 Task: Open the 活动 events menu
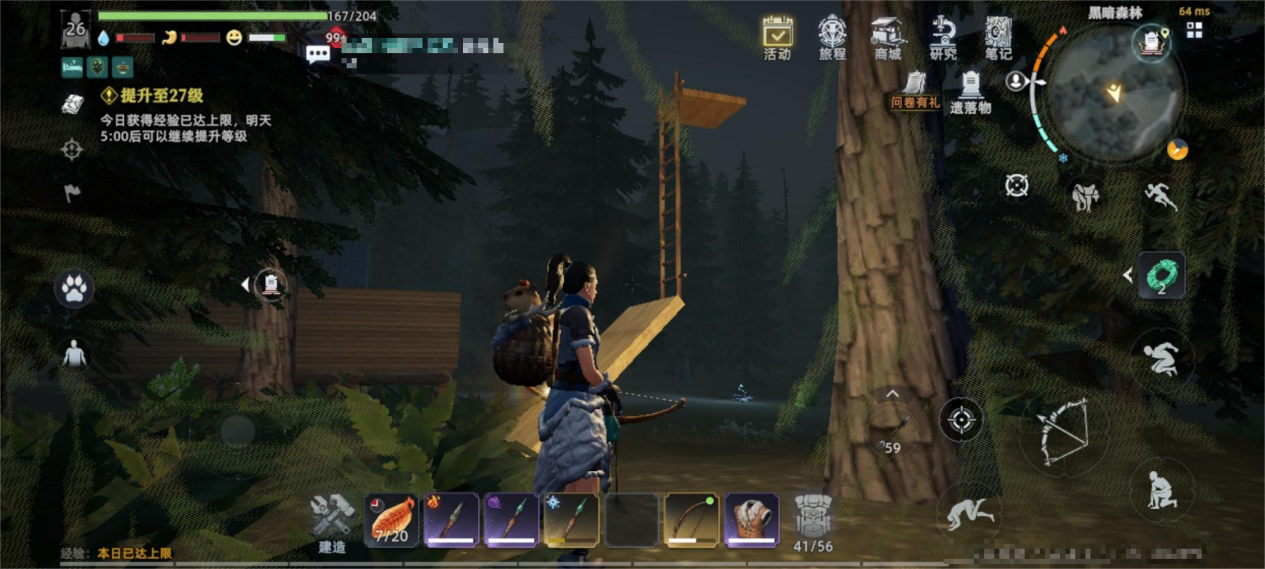[777, 36]
